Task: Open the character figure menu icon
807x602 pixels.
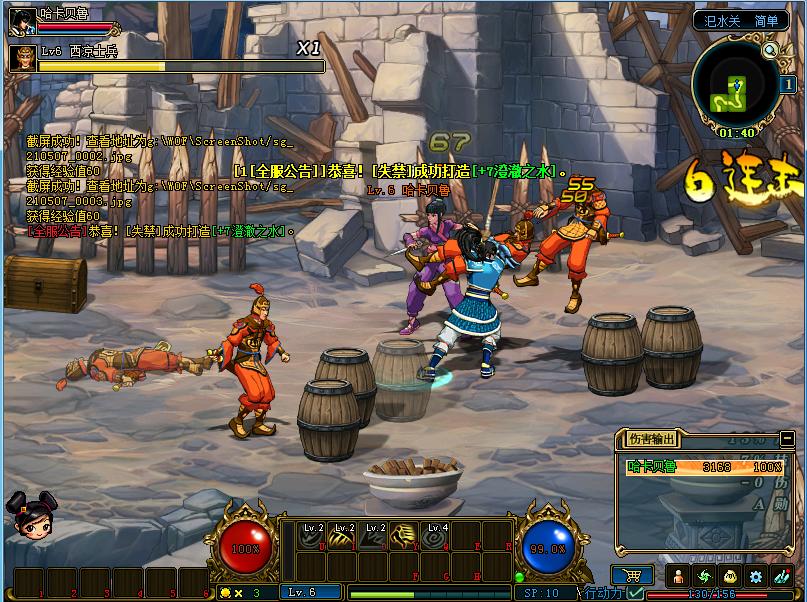Action: click(x=679, y=576)
